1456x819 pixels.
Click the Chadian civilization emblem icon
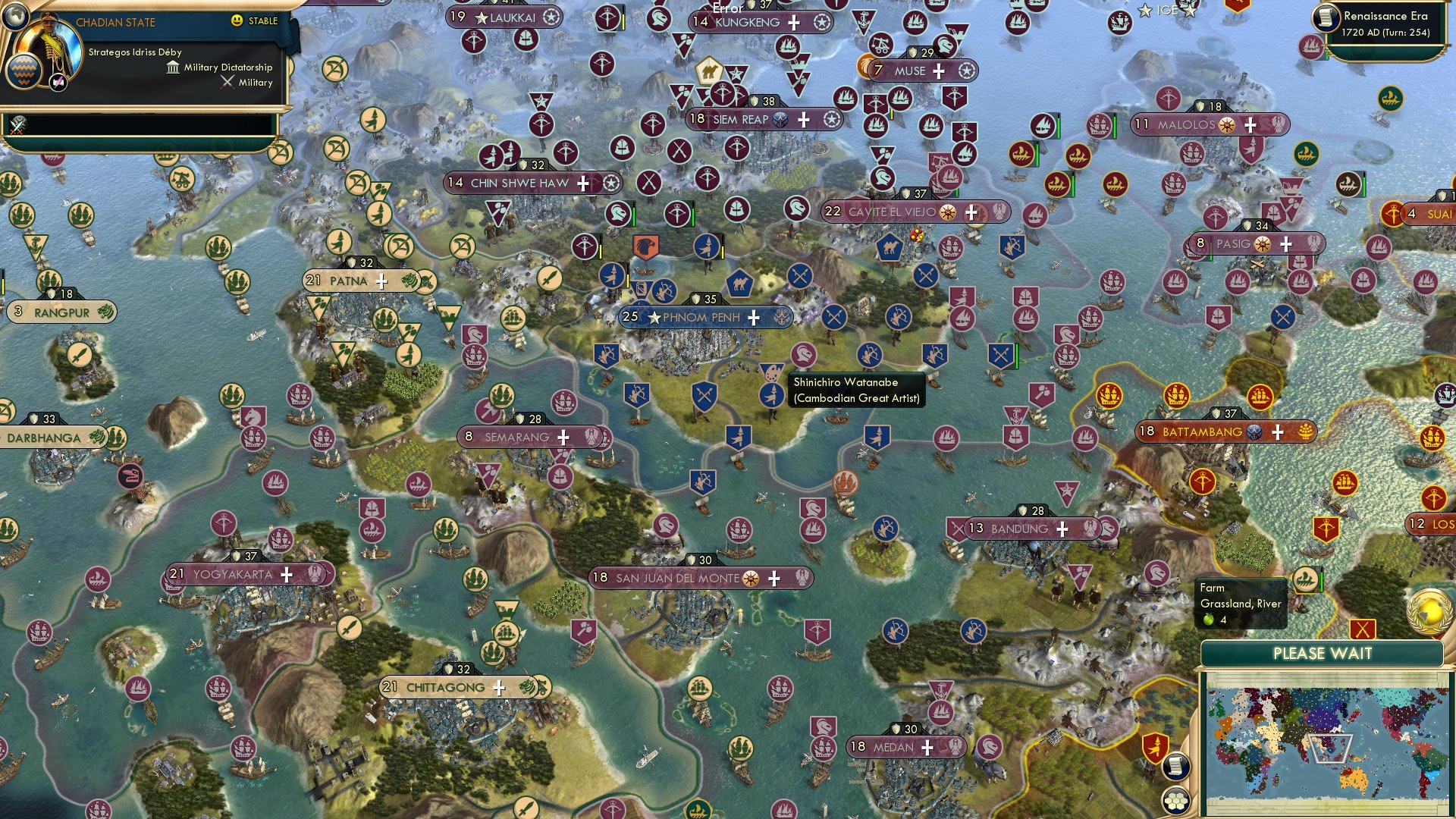coord(24,72)
